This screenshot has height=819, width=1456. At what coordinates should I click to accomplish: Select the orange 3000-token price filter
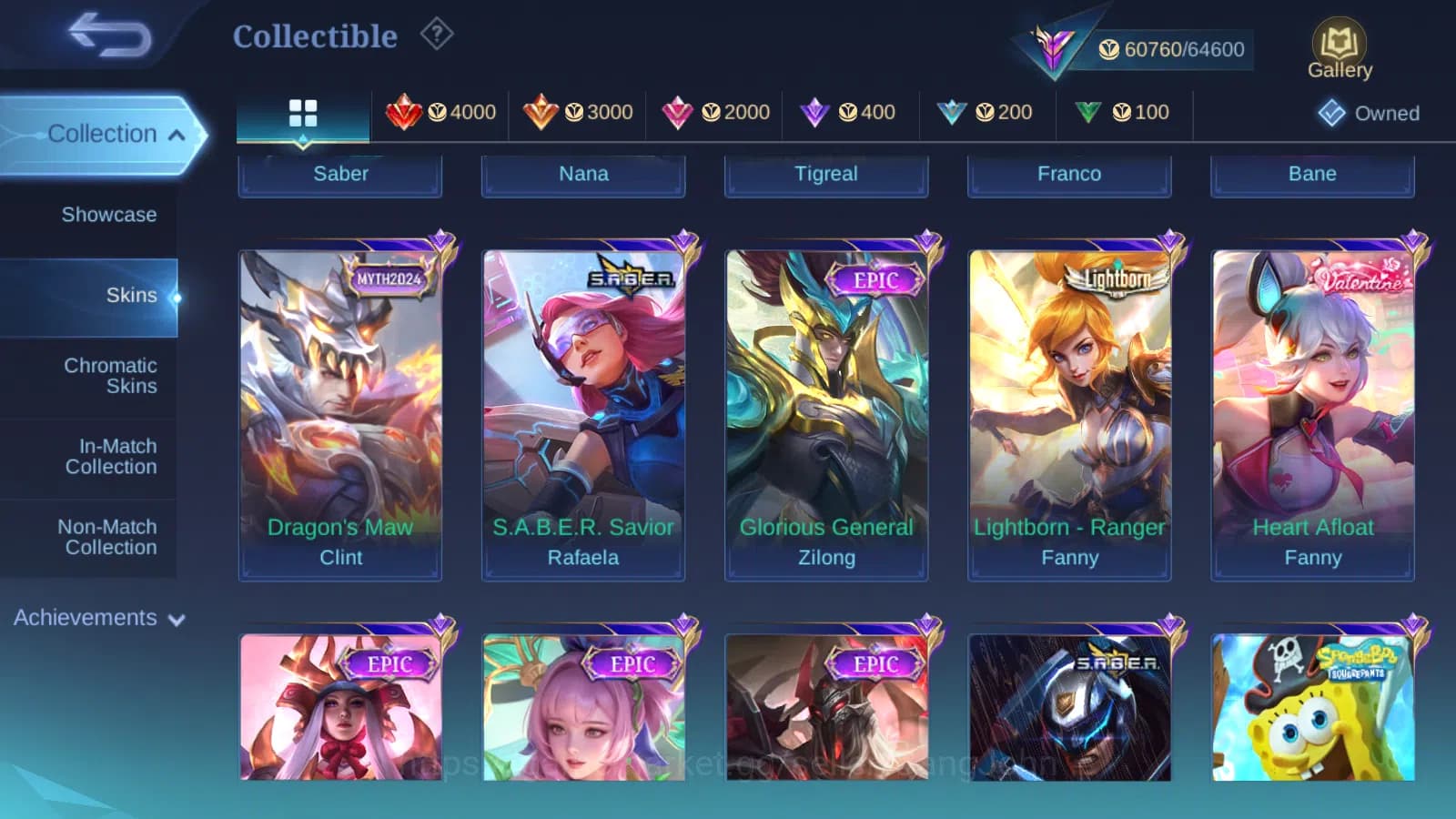[x=580, y=112]
